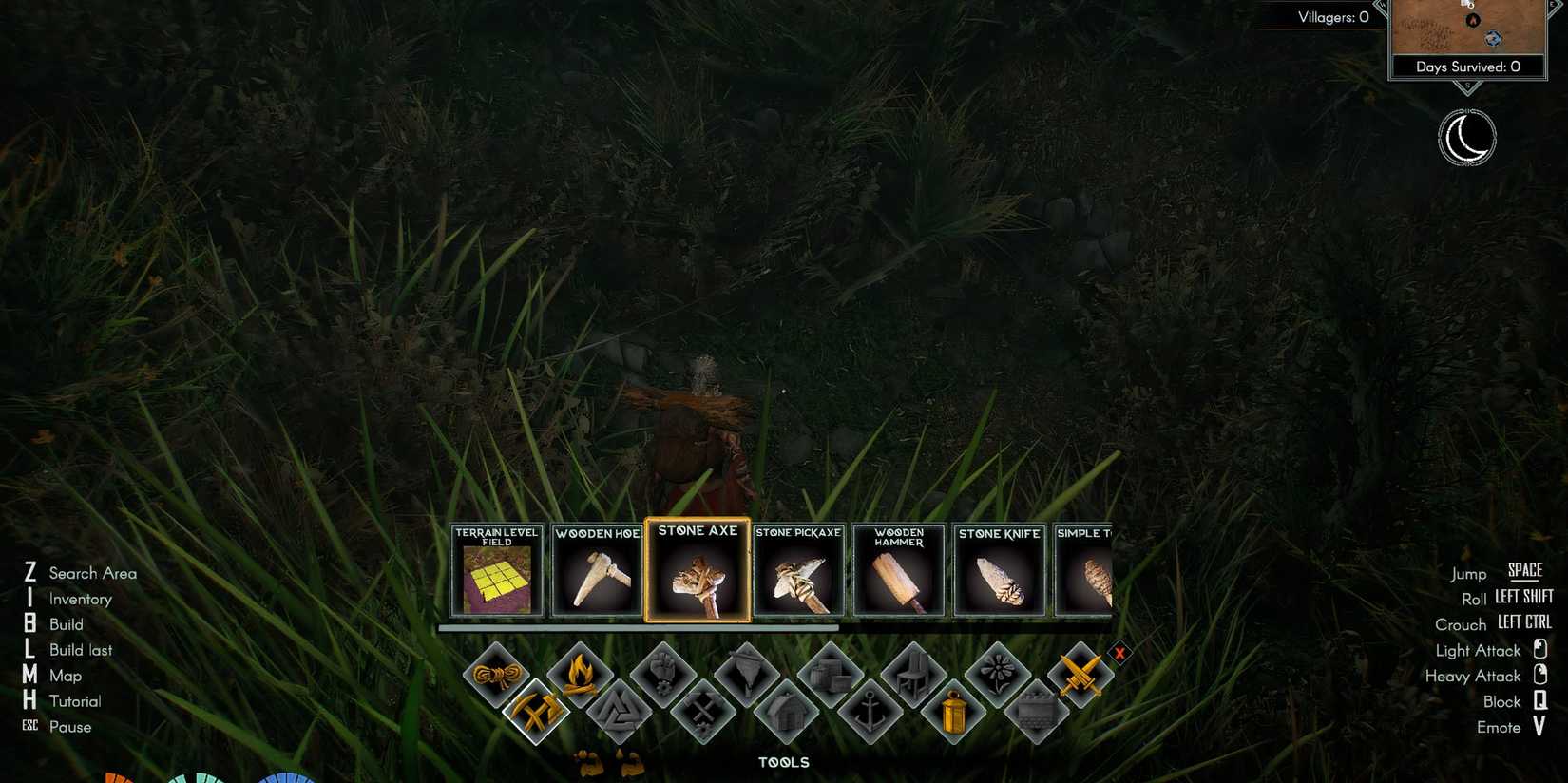The width and height of the screenshot is (1568, 783).
Task: Equip the Wooden Hammer
Action: click(x=898, y=570)
